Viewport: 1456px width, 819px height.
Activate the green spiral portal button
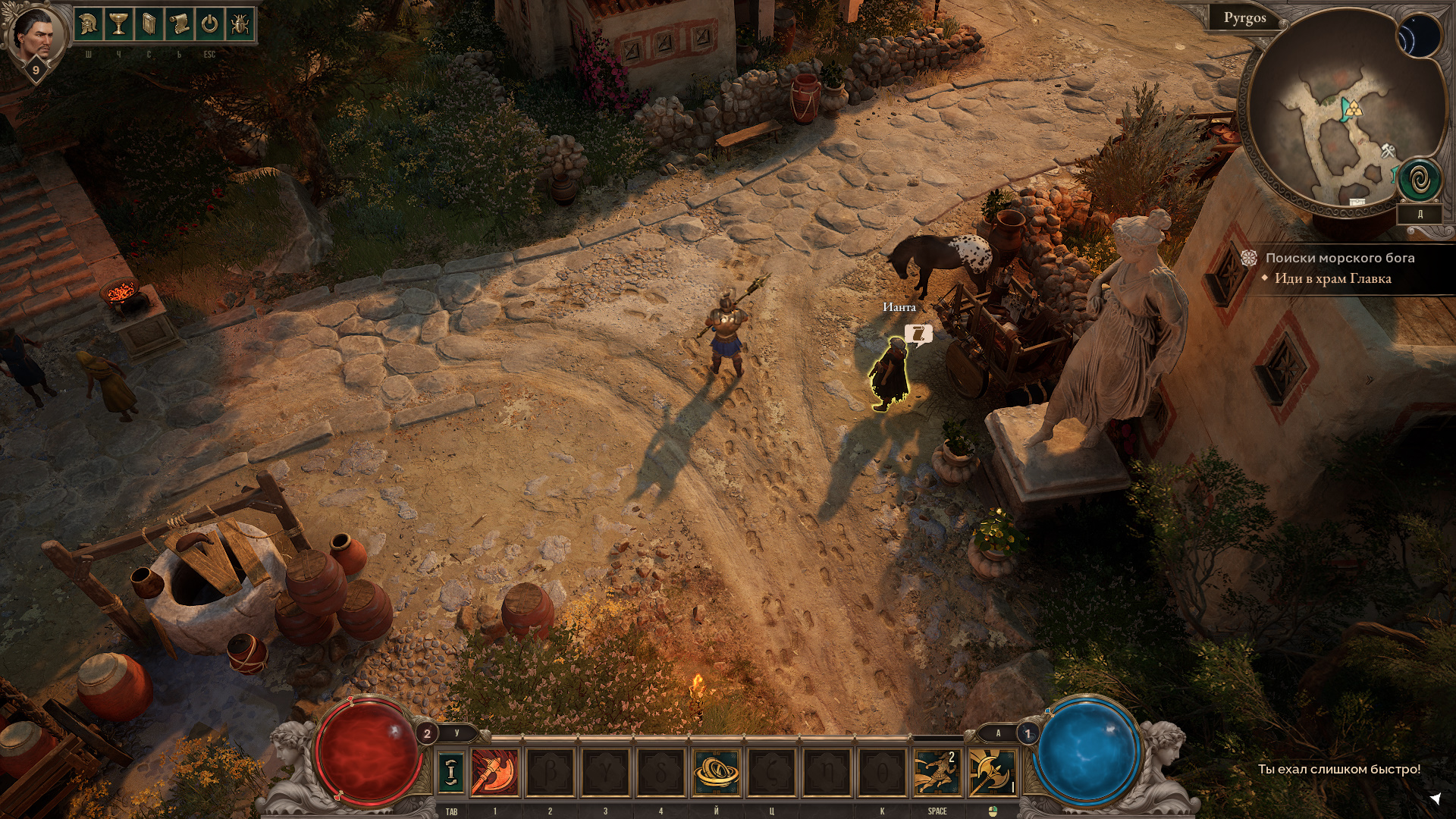[1420, 180]
